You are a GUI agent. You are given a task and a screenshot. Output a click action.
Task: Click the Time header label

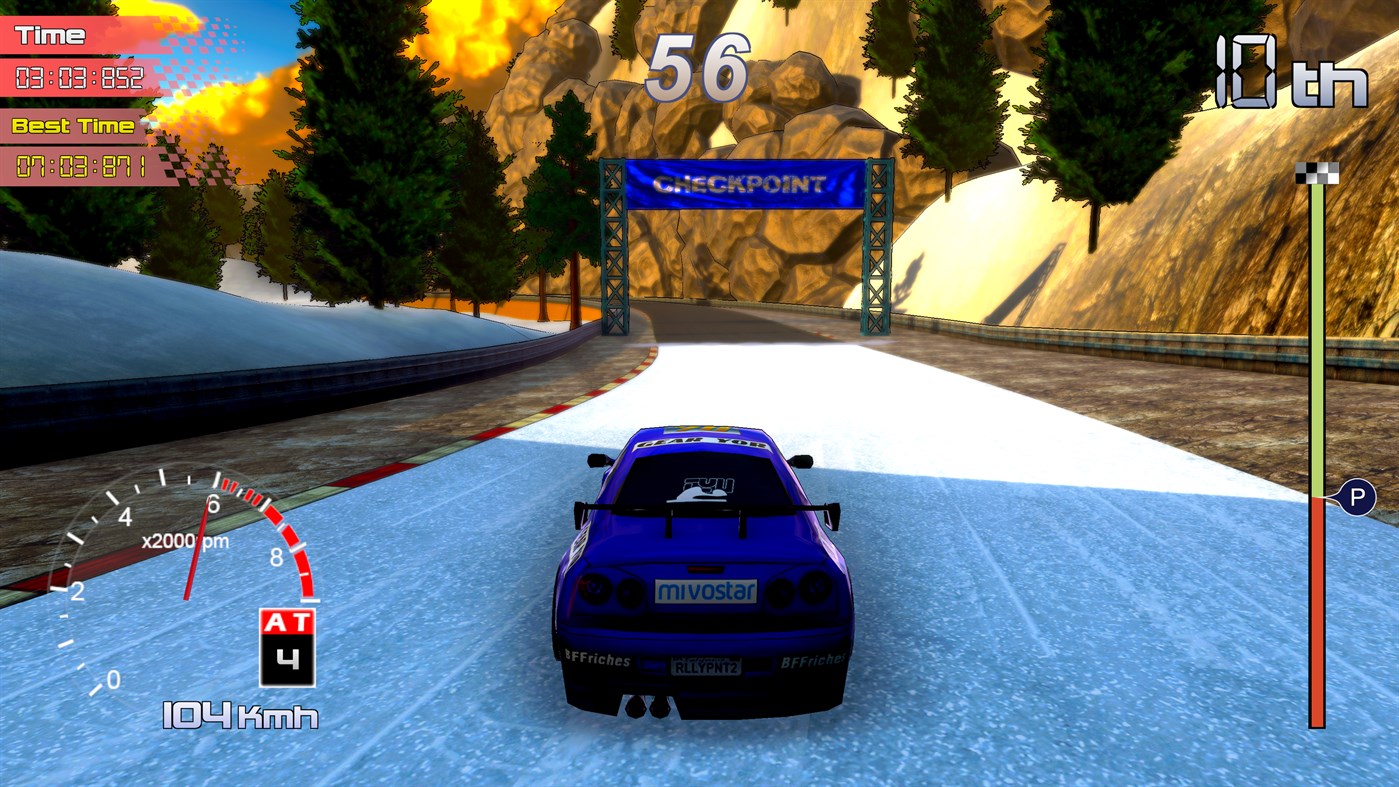click(x=52, y=34)
